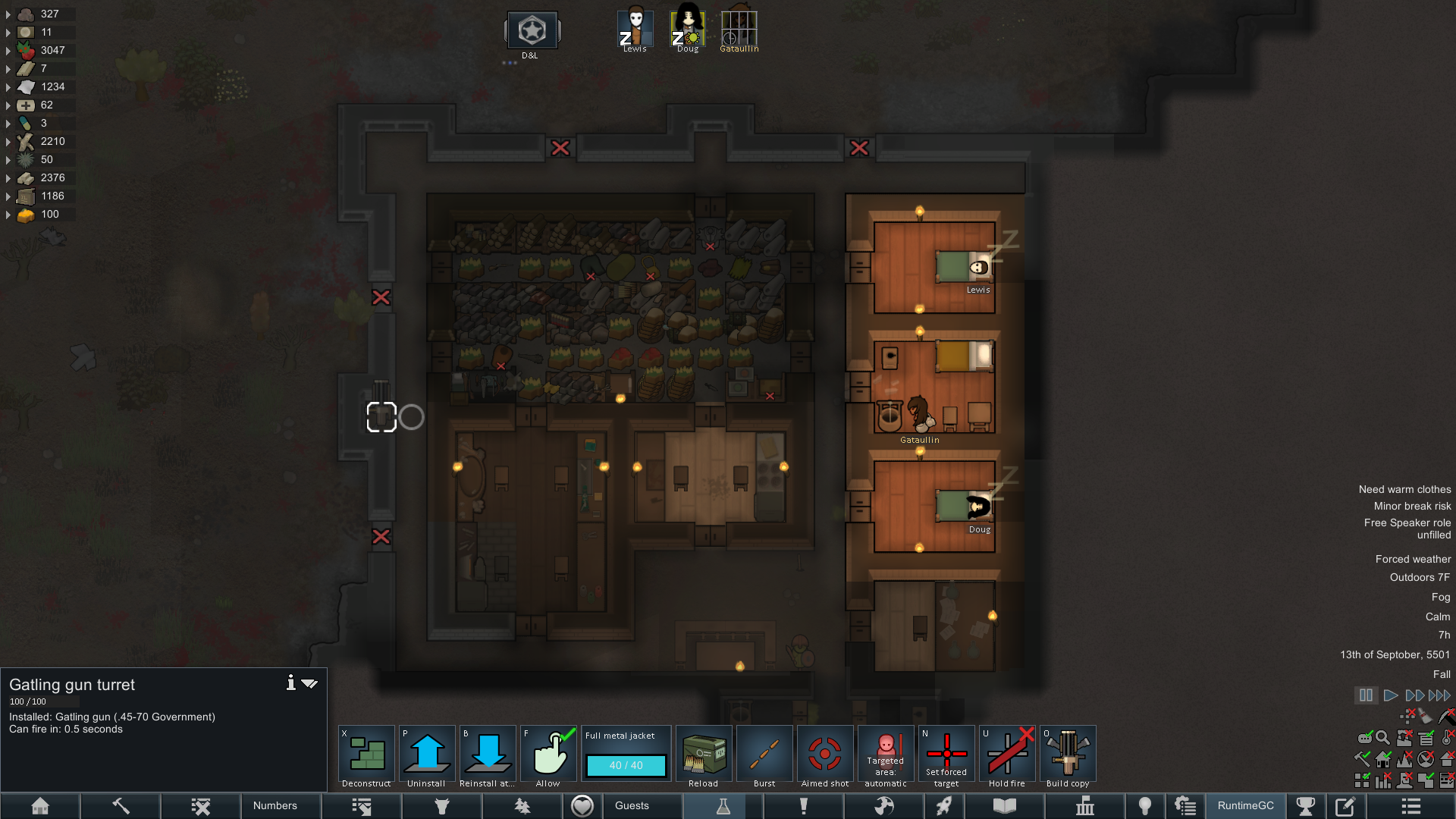This screenshot has width=1456, height=819.
Task: Choose the Burst fire mode
Action: coord(764,756)
